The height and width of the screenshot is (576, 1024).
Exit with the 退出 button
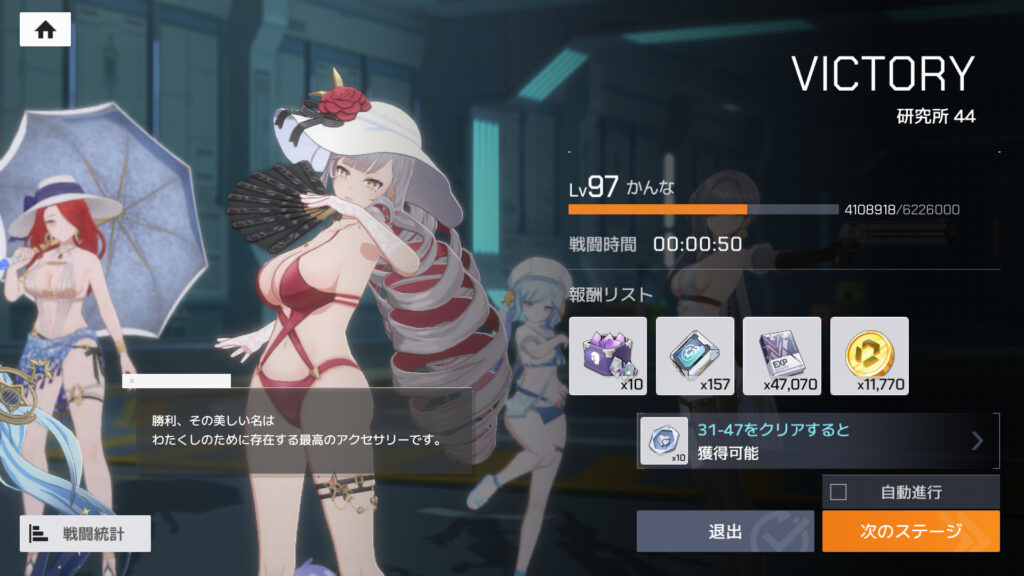(725, 531)
